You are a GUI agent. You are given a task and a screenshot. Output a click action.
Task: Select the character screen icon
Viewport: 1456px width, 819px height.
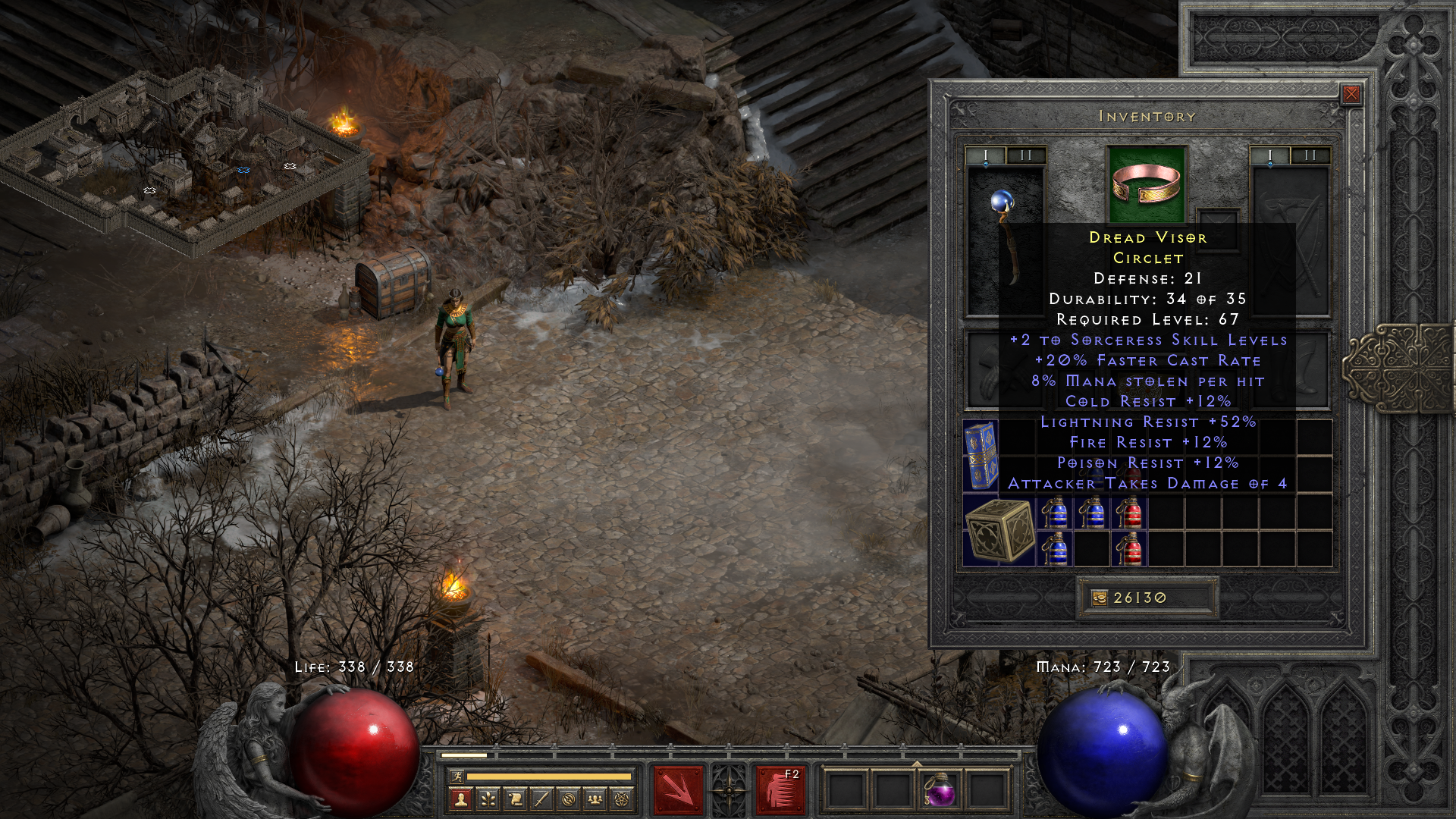click(x=462, y=798)
